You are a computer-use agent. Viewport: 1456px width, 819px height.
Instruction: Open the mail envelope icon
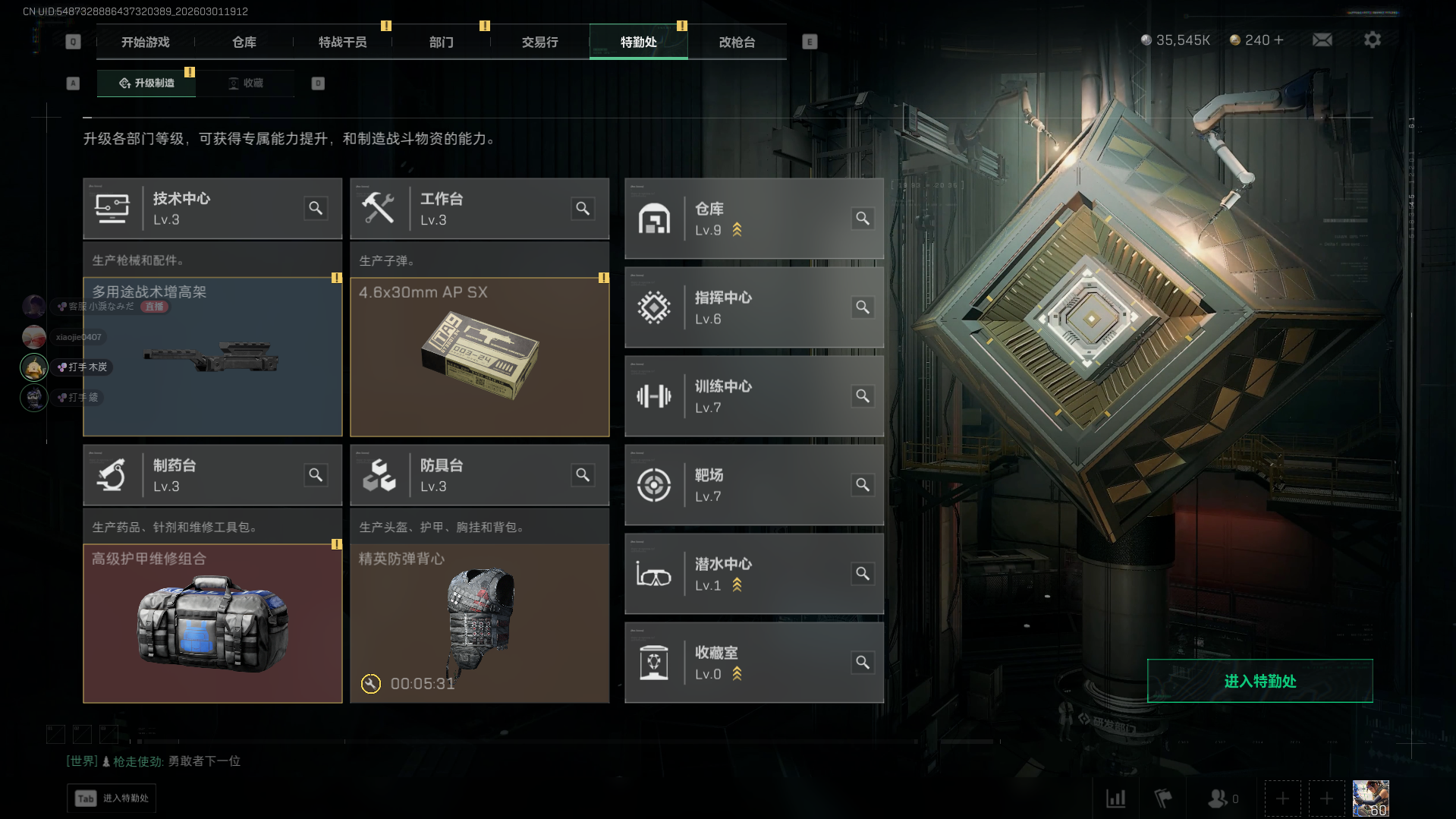click(x=1322, y=40)
